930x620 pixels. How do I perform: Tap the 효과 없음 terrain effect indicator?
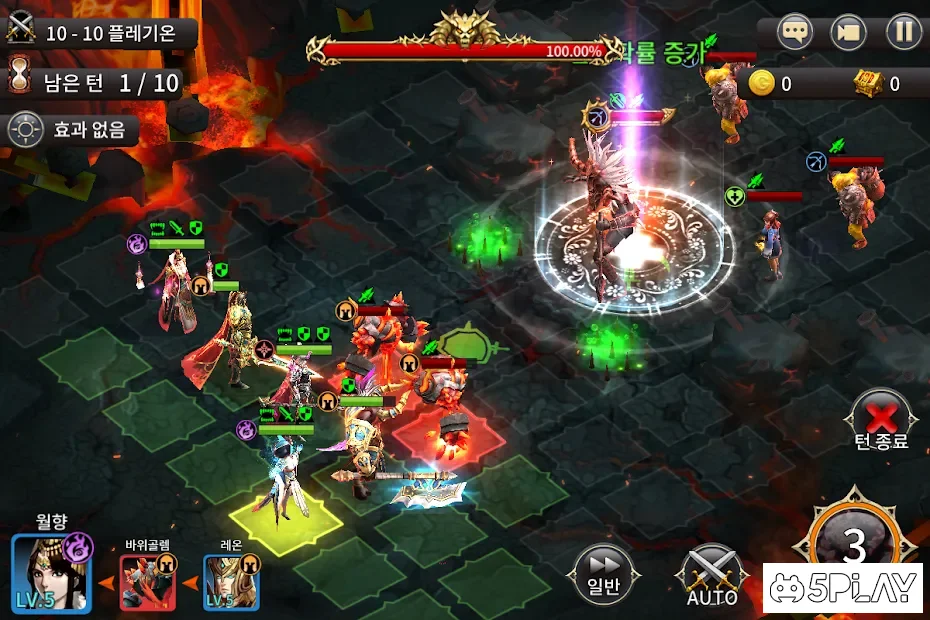tap(71, 129)
